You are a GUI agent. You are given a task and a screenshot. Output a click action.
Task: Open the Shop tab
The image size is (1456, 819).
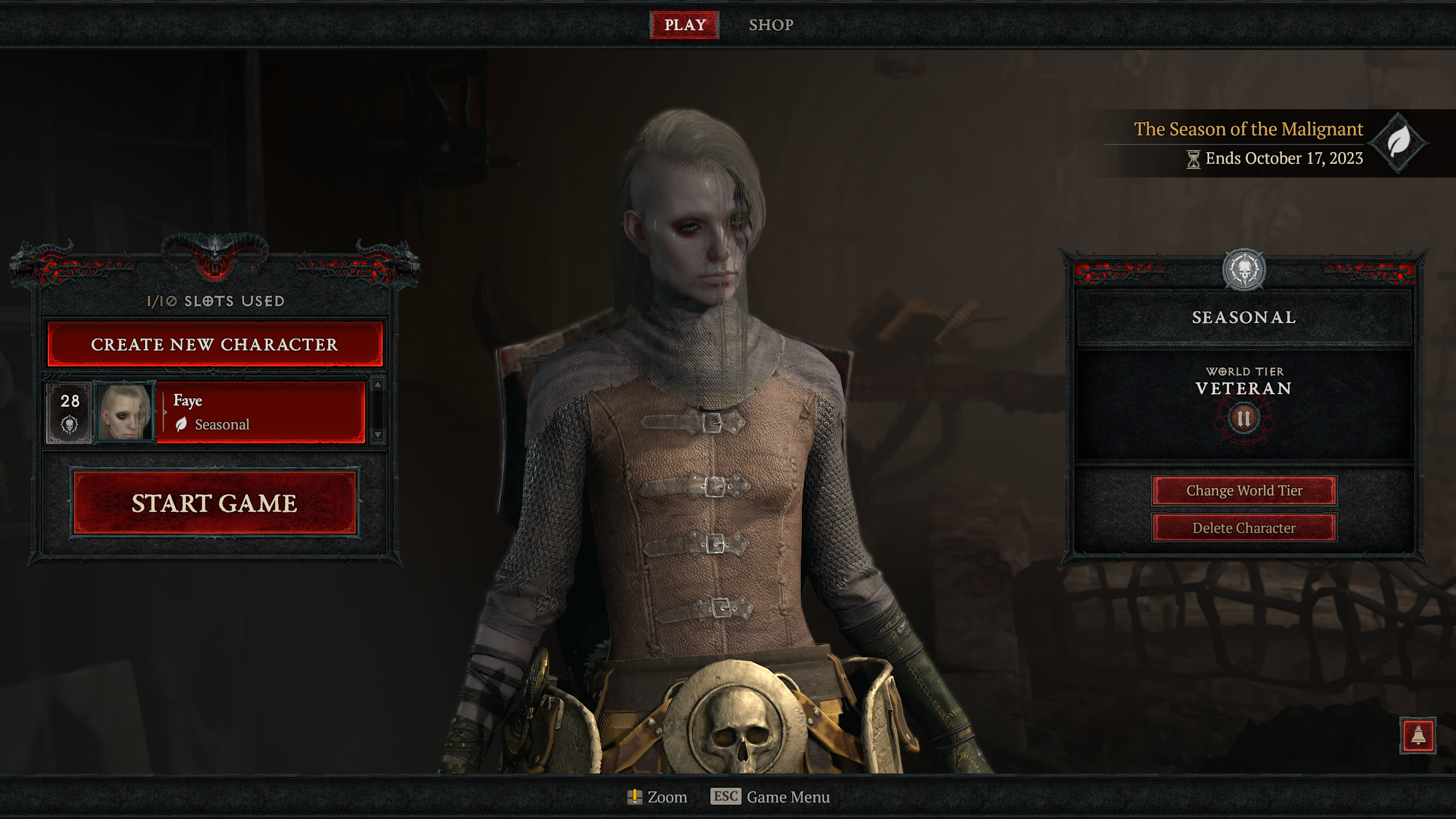(771, 25)
